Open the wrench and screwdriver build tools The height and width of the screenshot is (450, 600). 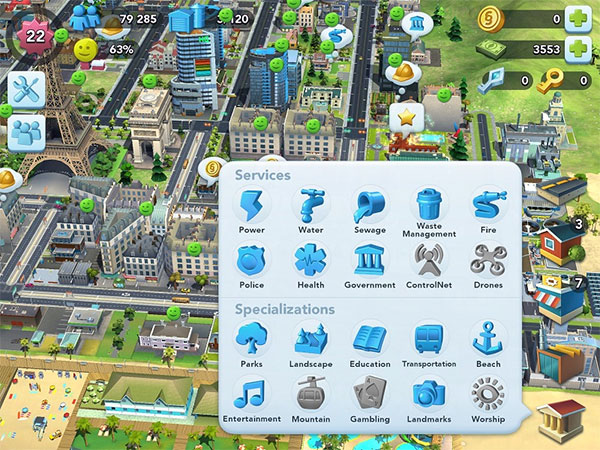click(25, 89)
